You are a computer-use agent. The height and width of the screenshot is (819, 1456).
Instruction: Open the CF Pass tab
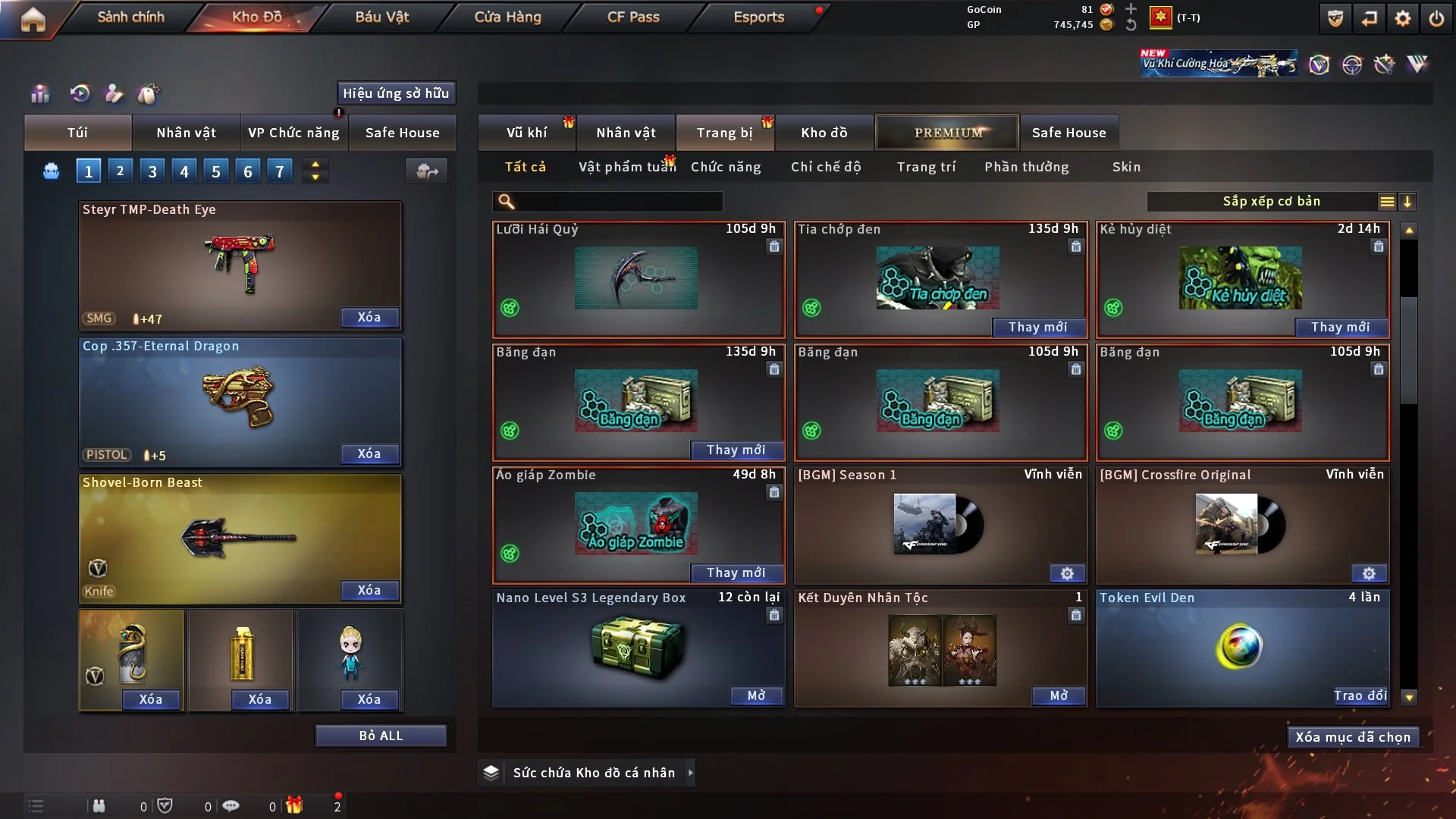[633, 17]
